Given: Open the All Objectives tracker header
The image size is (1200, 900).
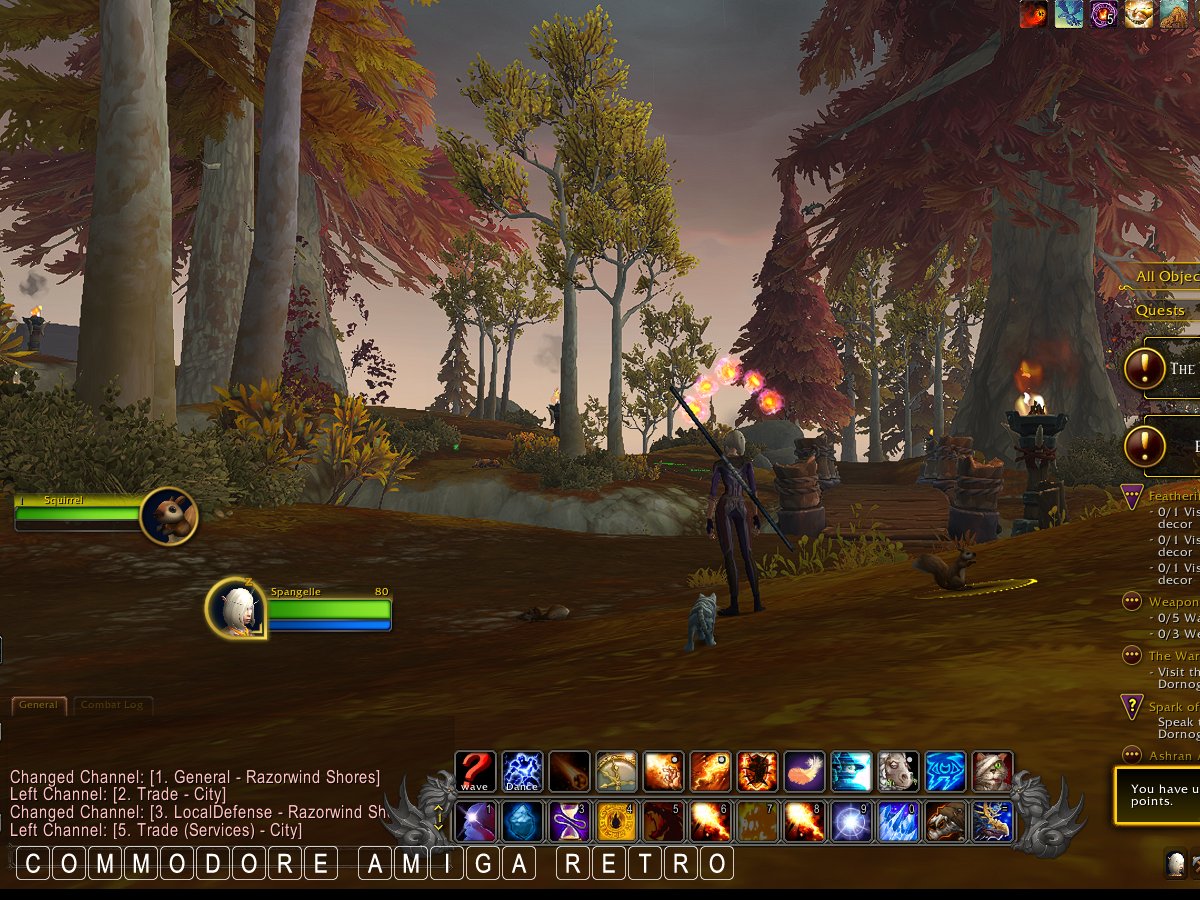Looking at the screenshot, I should click(1166, 277).
